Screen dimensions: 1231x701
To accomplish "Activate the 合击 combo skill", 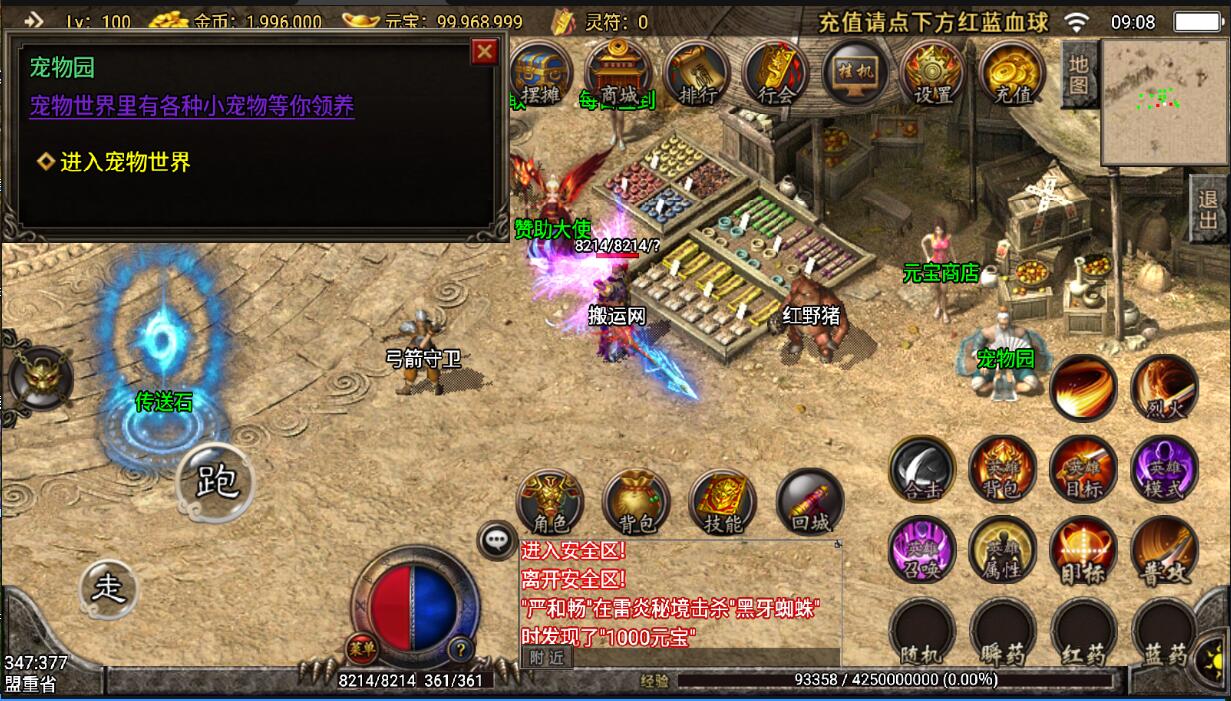I will tap(922, 469).
